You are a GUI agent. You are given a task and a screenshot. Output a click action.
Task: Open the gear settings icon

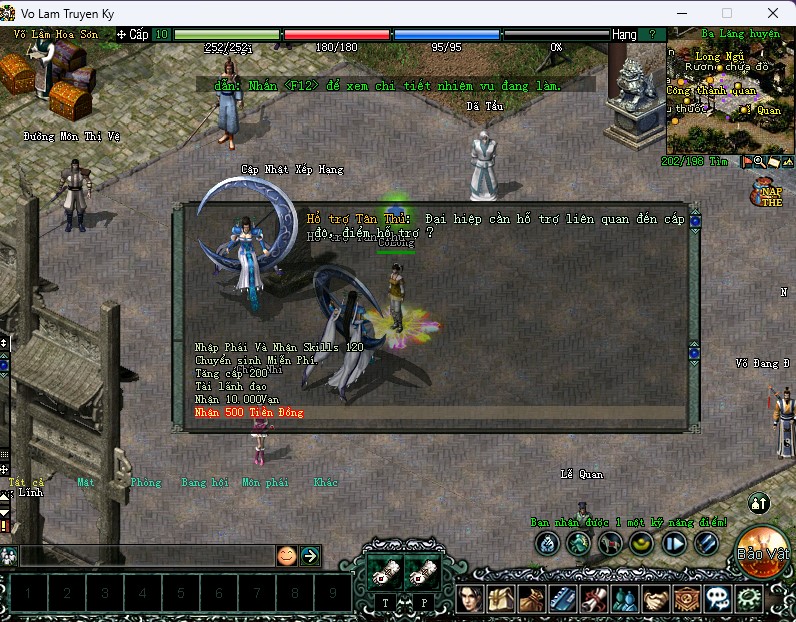click(748, 600)
